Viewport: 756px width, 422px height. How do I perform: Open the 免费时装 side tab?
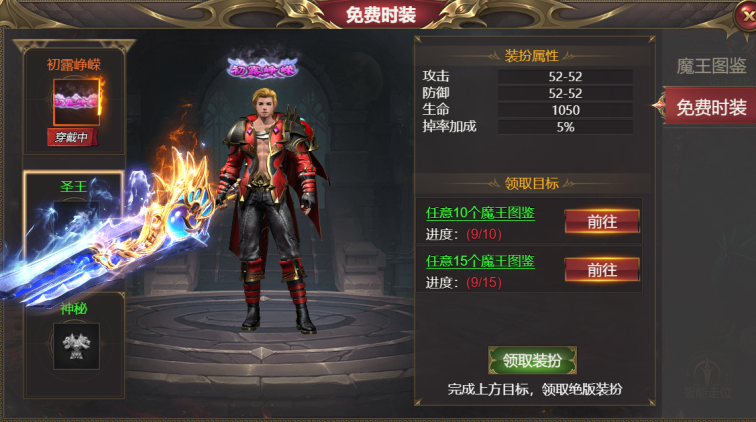(x=710, y=107)
